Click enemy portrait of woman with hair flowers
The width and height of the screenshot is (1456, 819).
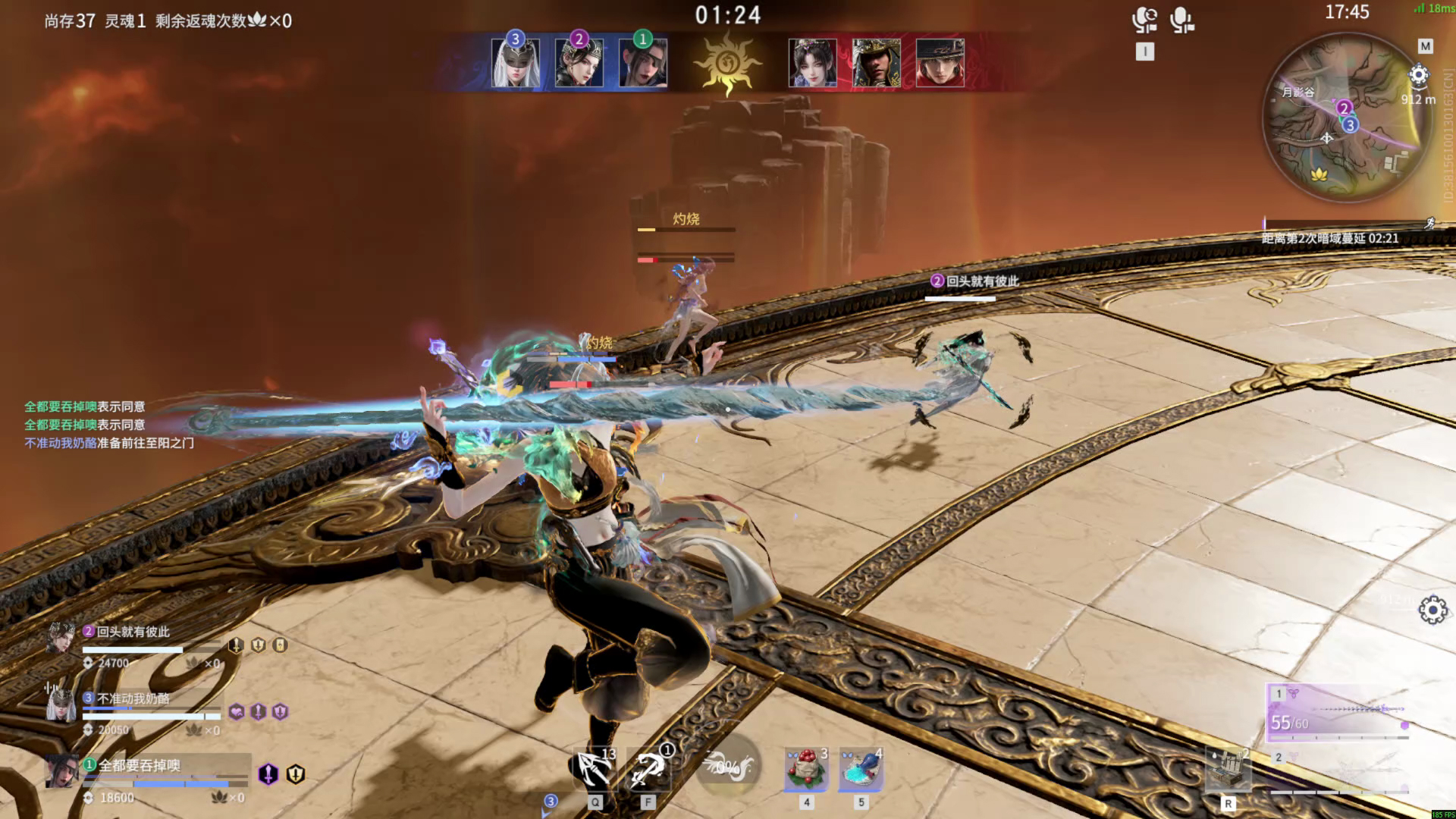tap(813, 63)
